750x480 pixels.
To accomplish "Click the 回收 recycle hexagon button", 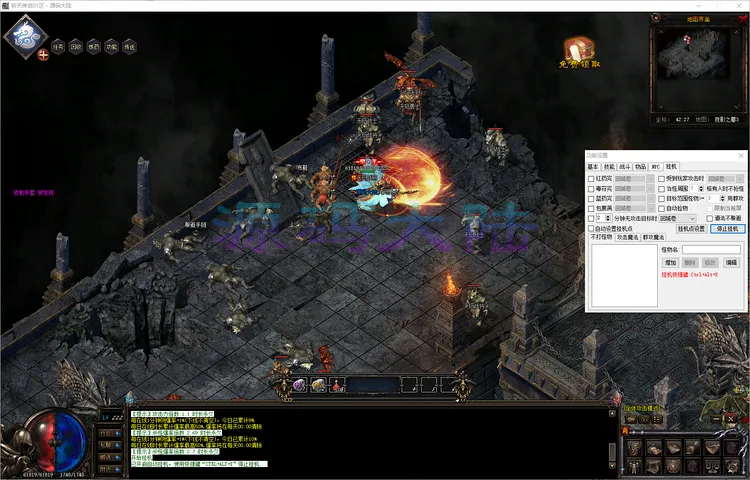I will click(x=76, y=46).
